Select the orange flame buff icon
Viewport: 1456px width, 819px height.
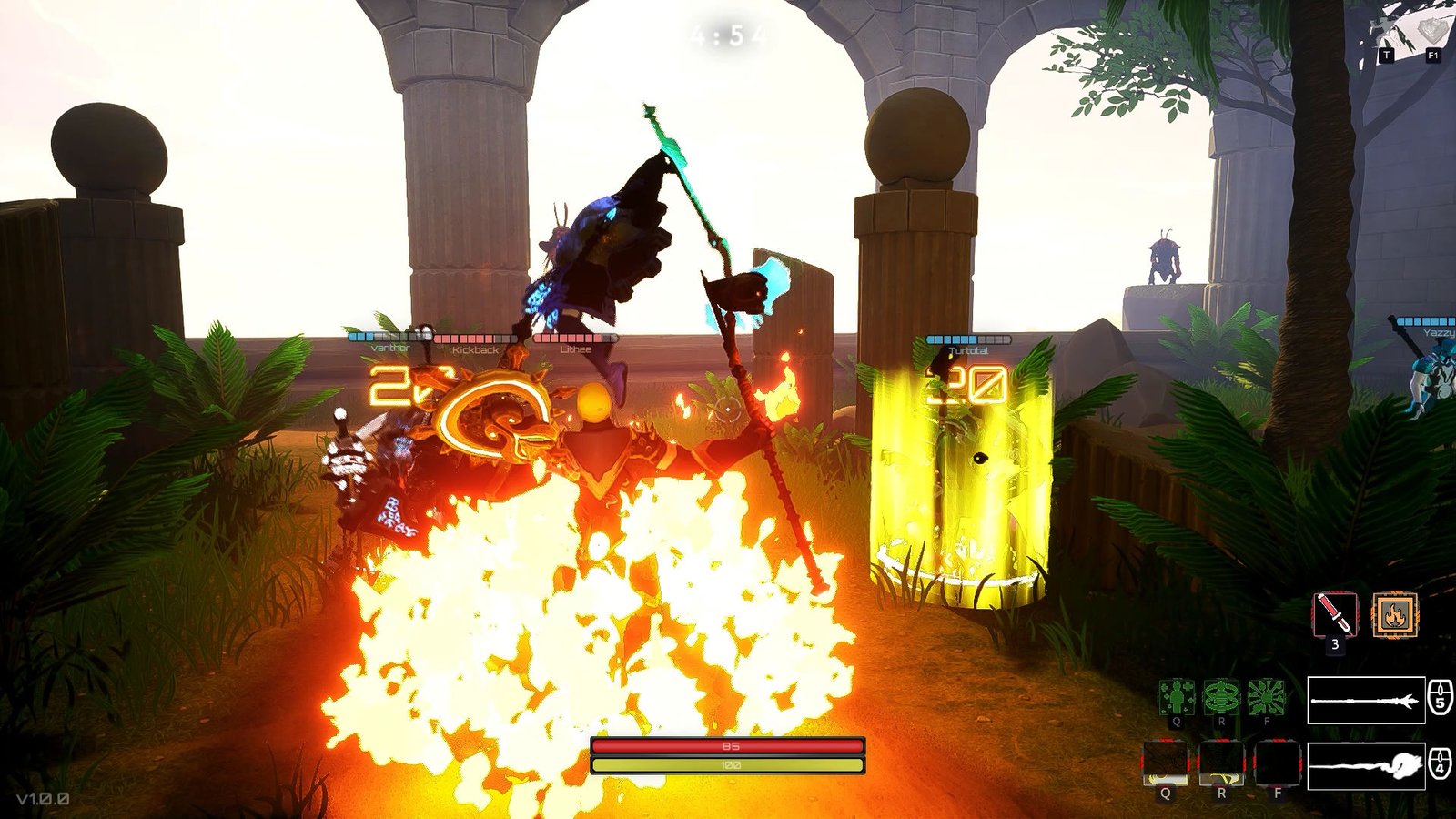pyautogui.click(x=1394, y=615)
